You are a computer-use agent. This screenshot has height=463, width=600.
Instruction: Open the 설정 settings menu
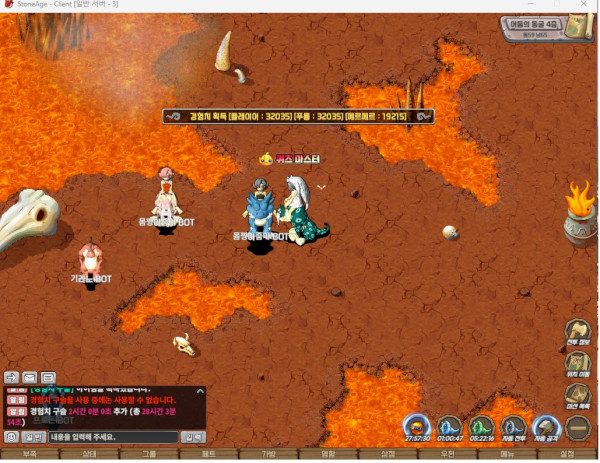pos(567,454)
